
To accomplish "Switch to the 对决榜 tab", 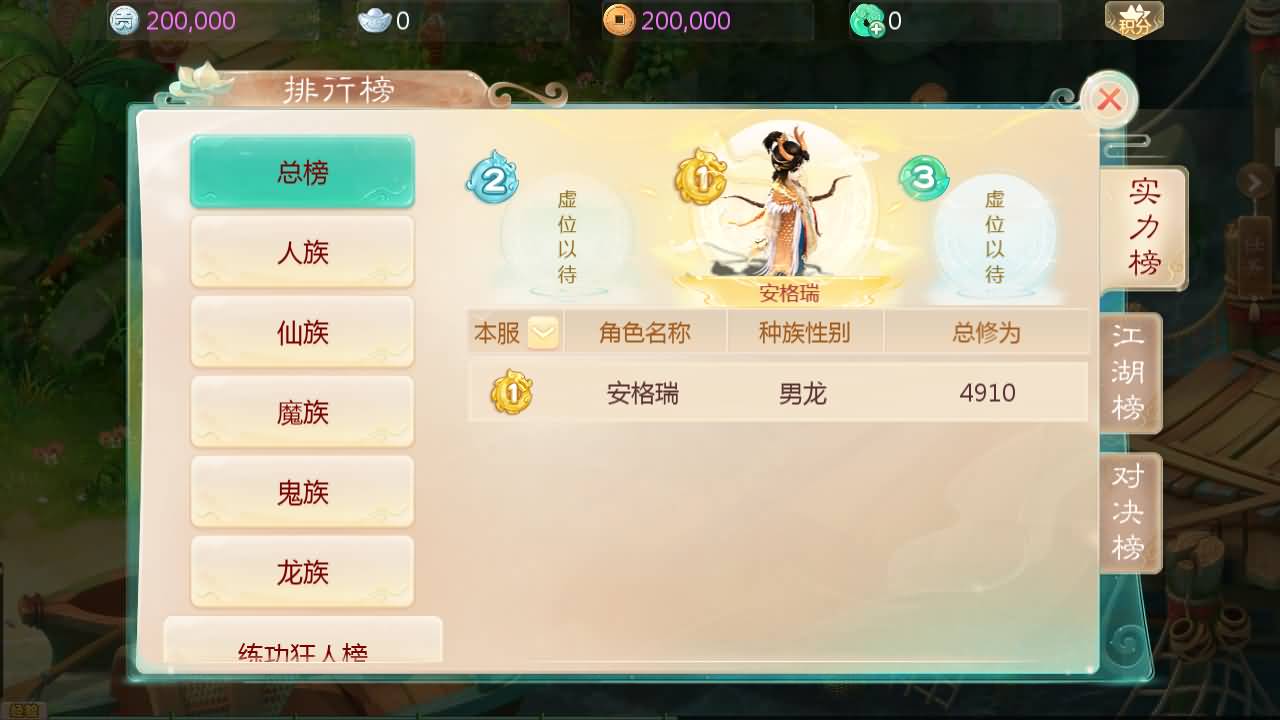I will [x=1129, y=512].
